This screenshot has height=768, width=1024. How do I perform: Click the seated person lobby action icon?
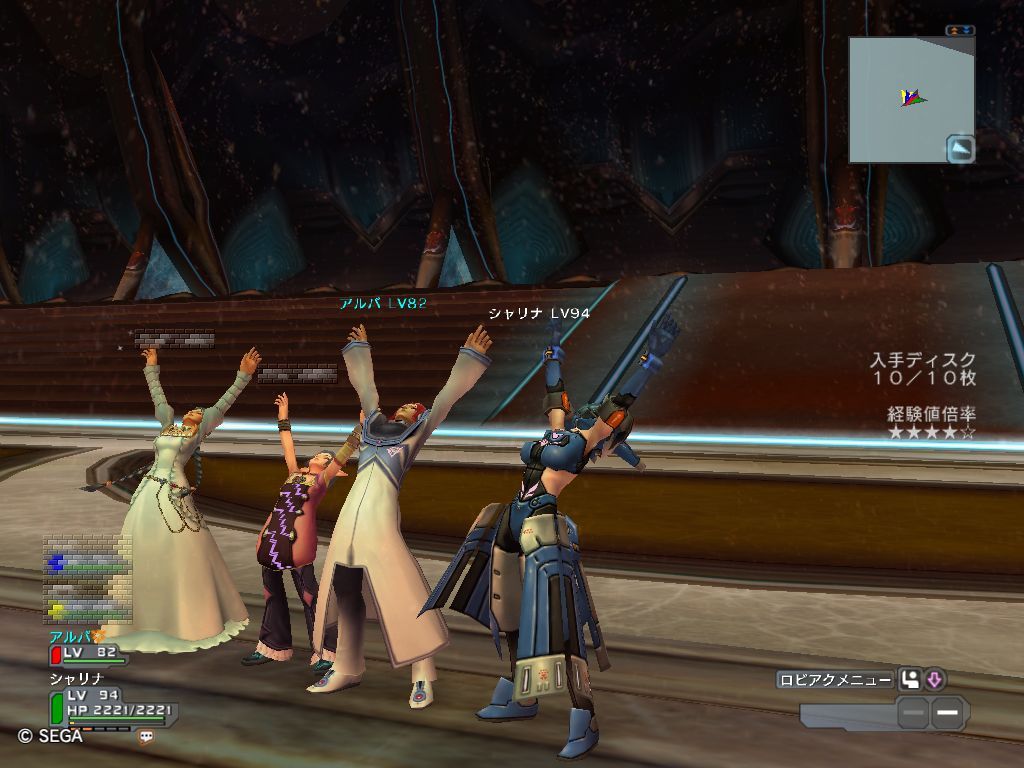(x=910, y=680)
